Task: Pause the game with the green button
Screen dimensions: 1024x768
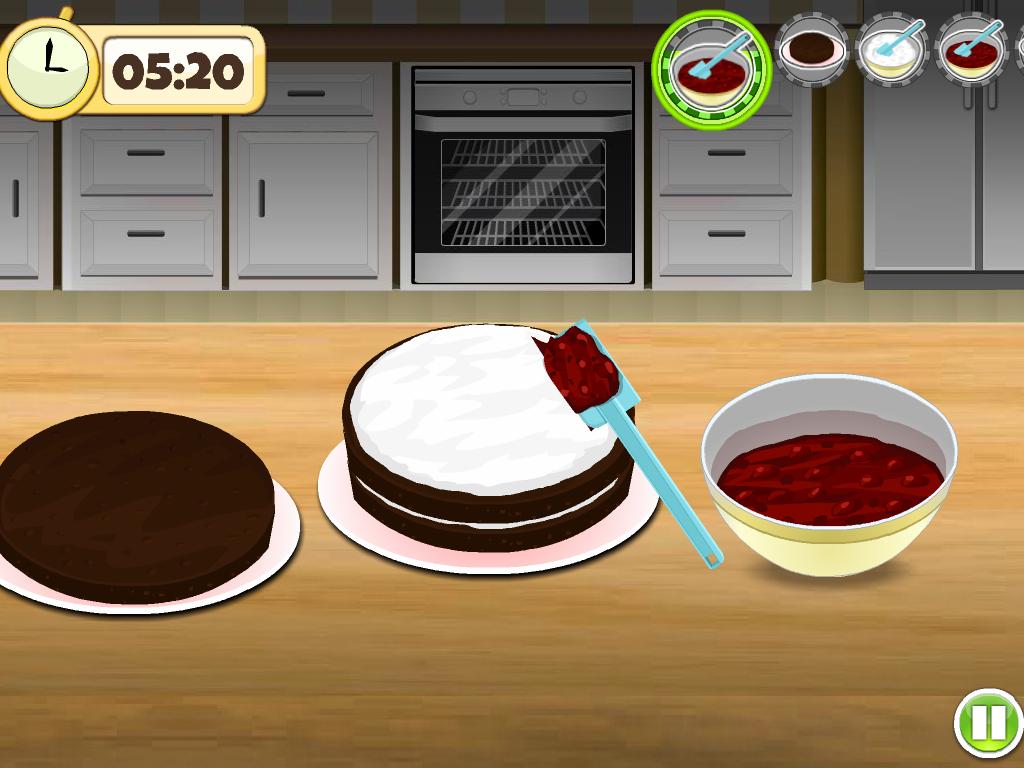Action: (x=988, y=722)
